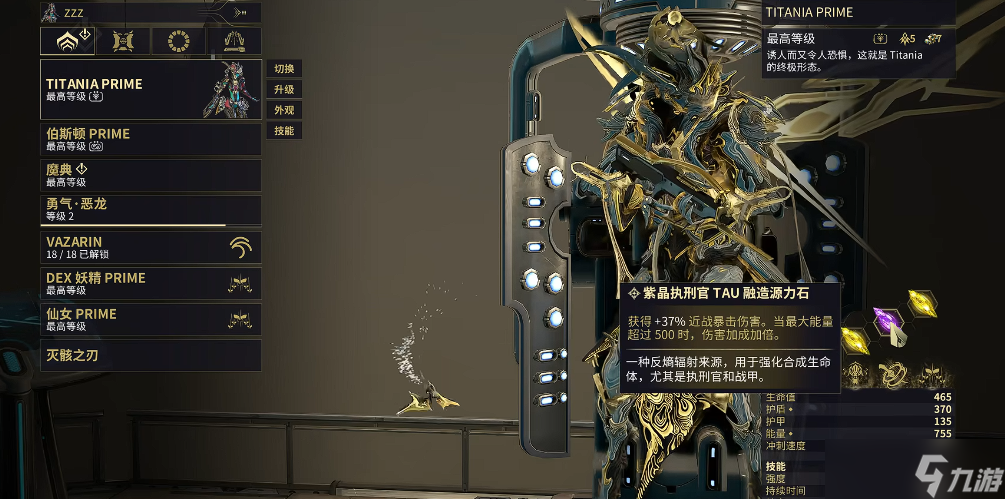
Task: Select the 灭骸之刃 weapon slot
Action: 150,355
